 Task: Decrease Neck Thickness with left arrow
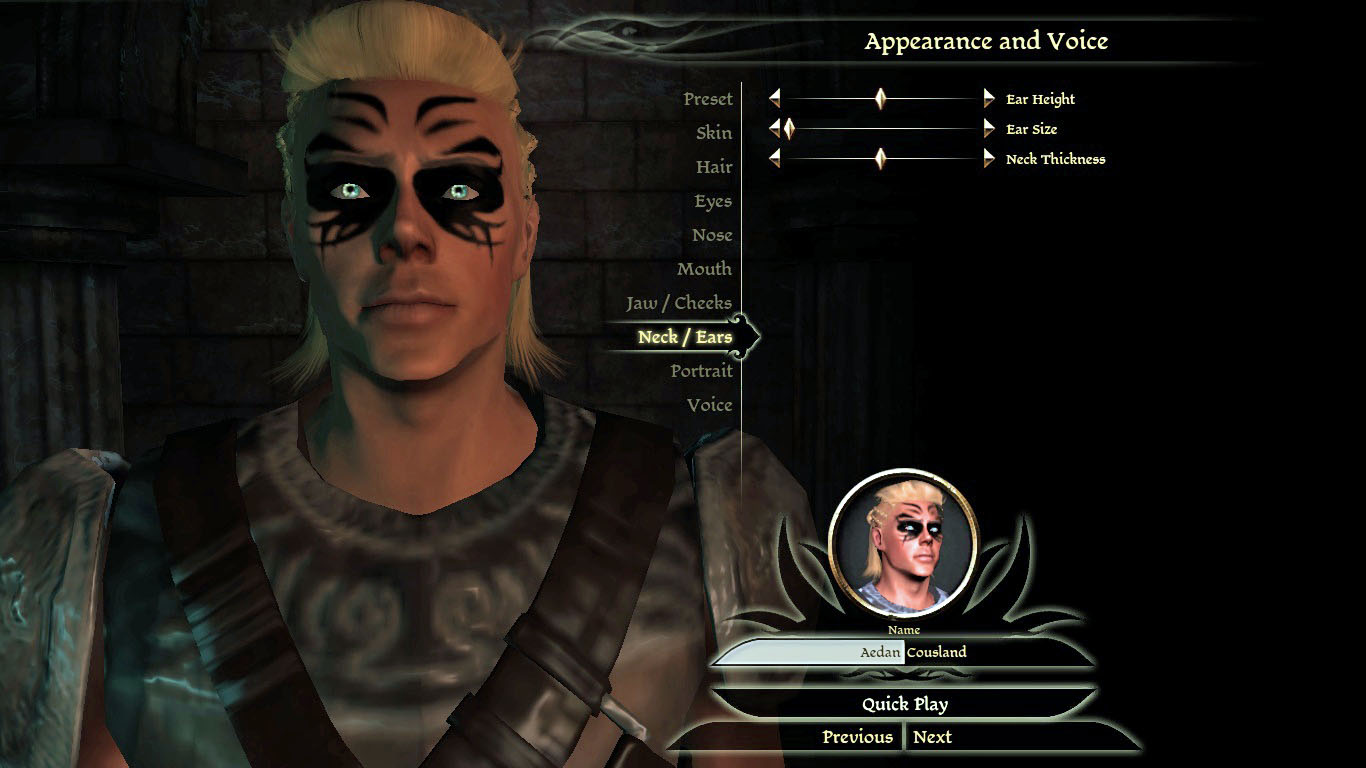click(x=774, y=159)
